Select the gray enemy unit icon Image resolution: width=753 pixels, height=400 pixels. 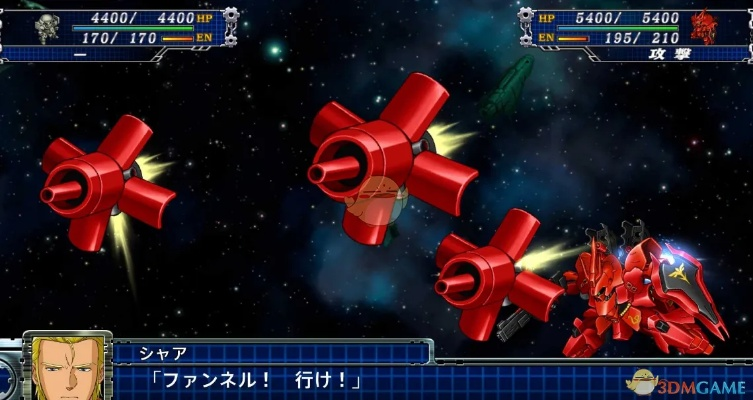coord(42,28)
